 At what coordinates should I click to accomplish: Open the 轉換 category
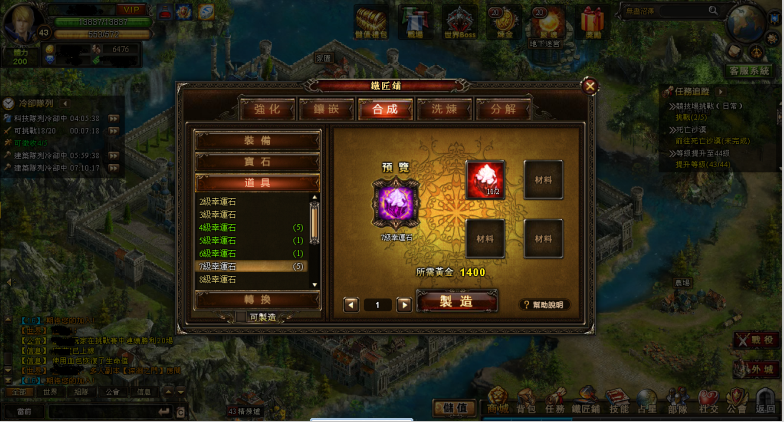tap(257, 299)
